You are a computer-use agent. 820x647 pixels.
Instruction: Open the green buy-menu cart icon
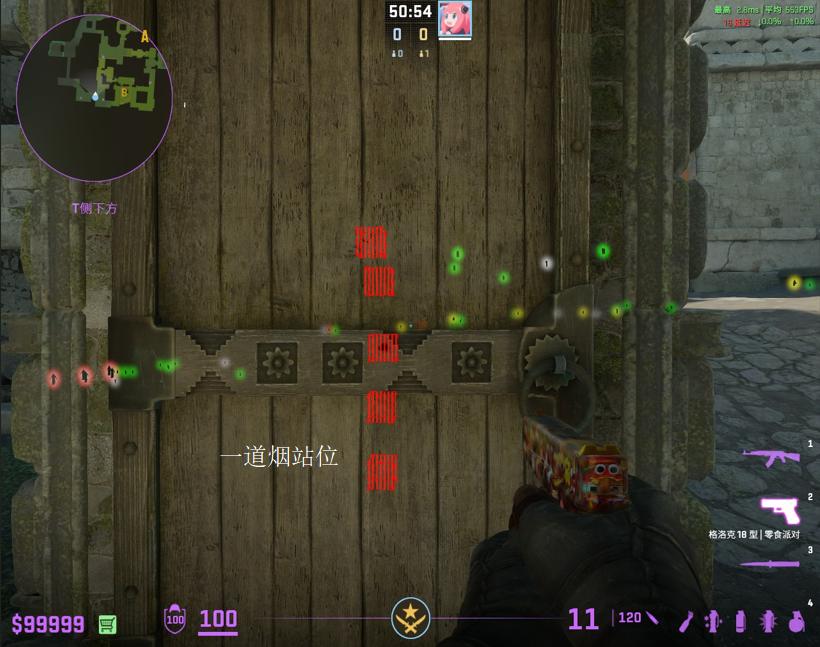[x=107, y=624]
